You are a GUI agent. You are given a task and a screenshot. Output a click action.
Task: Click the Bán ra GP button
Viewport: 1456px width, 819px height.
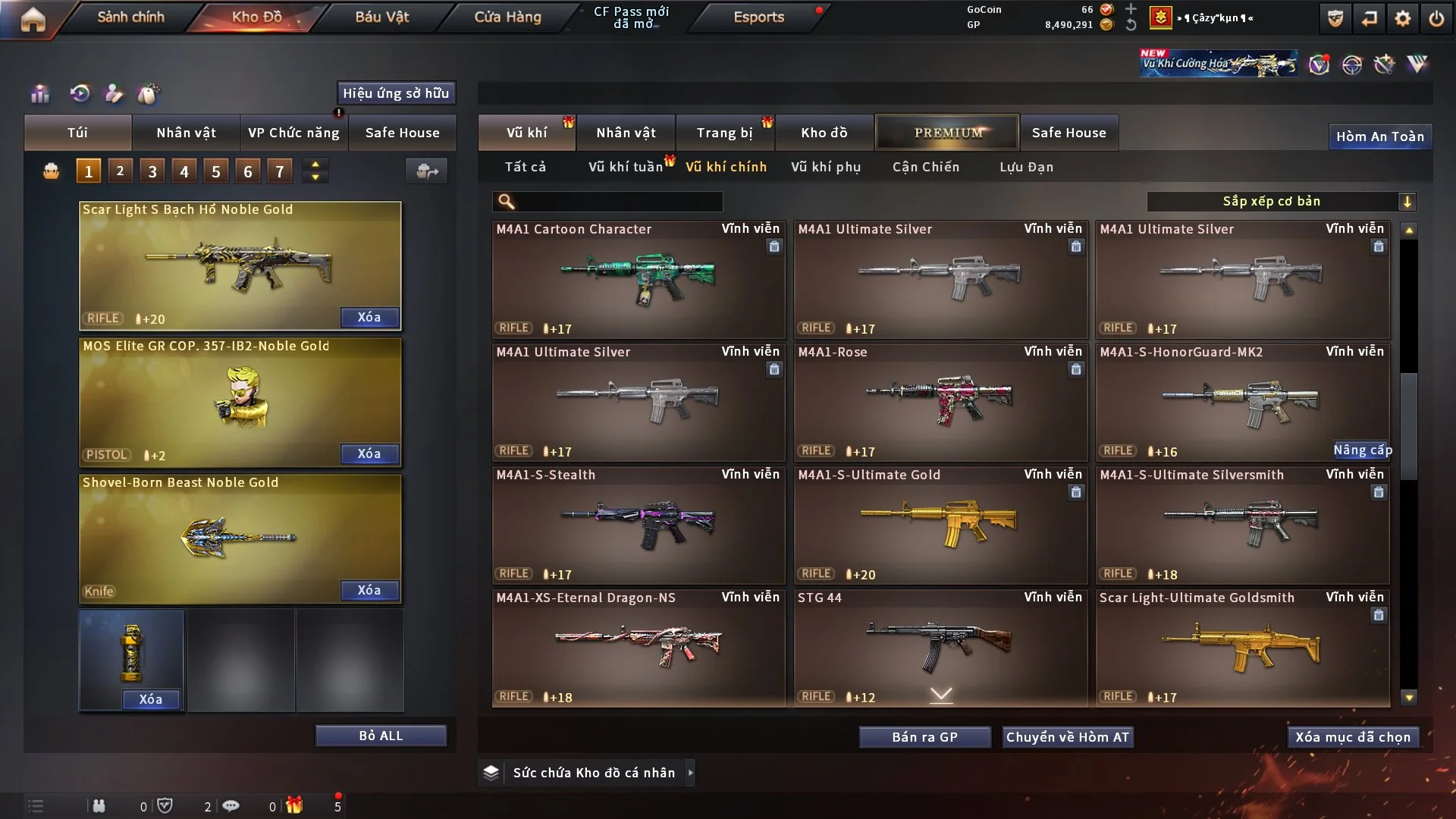924,737
